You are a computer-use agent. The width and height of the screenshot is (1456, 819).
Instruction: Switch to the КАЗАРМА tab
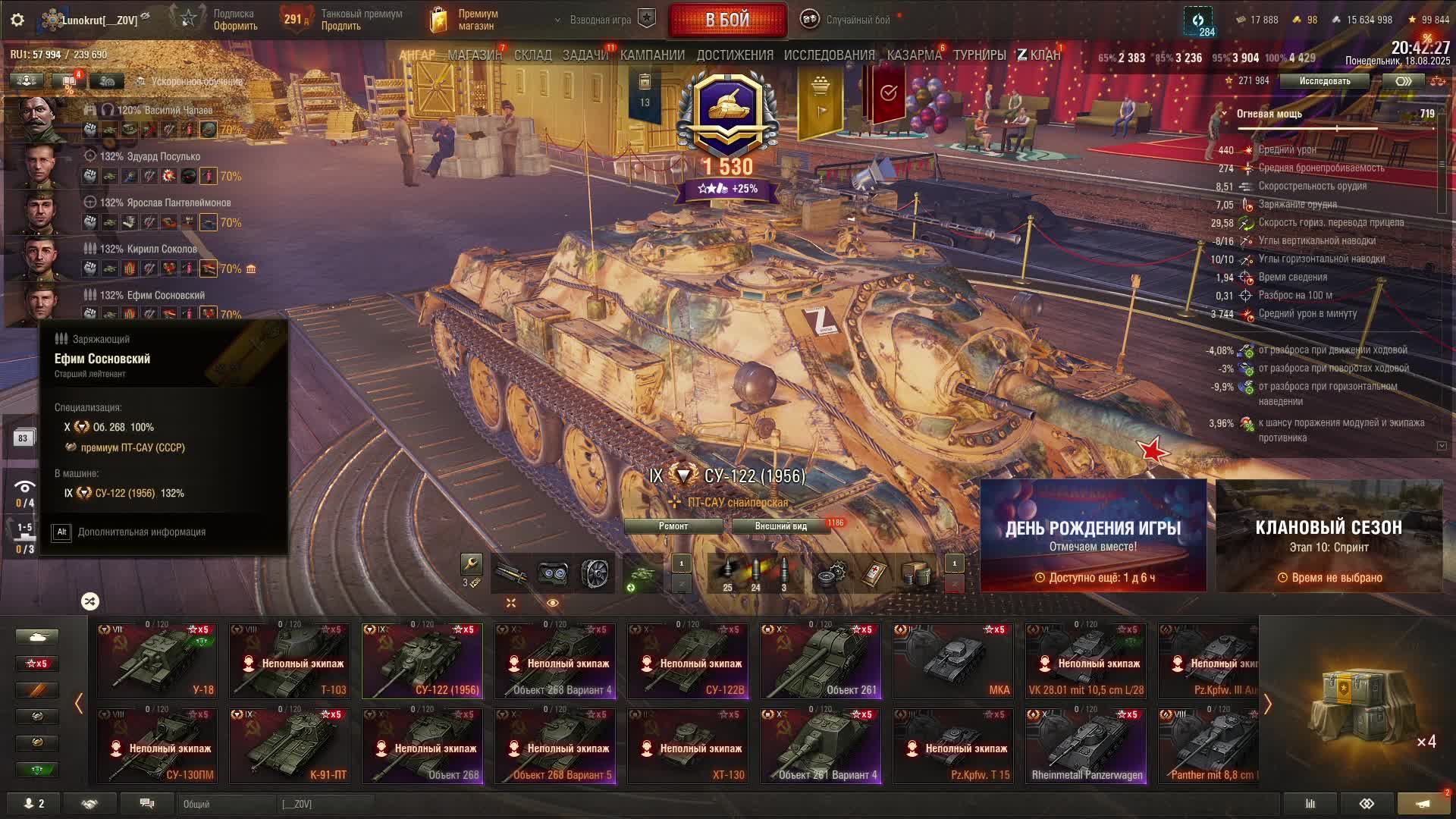914,55
